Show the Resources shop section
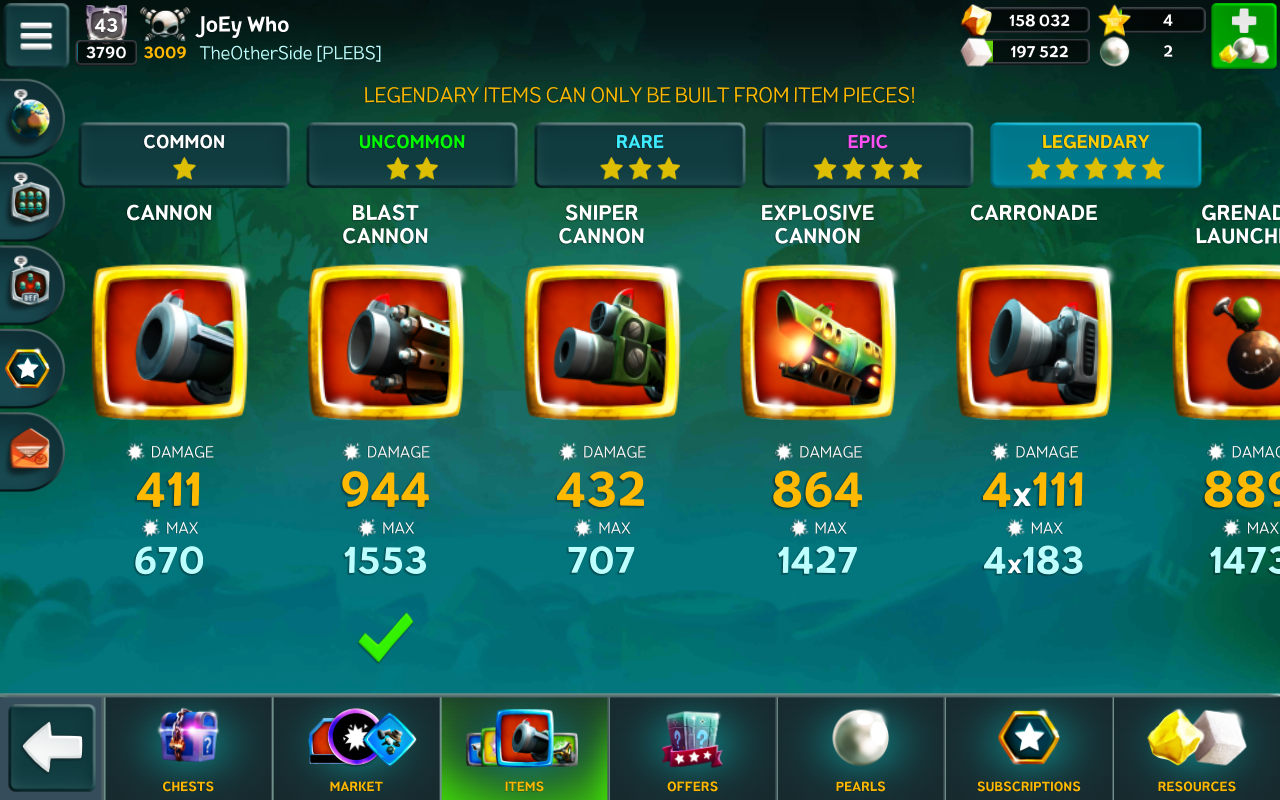This screenshot has width=1280, height=800. (1196, 748)
